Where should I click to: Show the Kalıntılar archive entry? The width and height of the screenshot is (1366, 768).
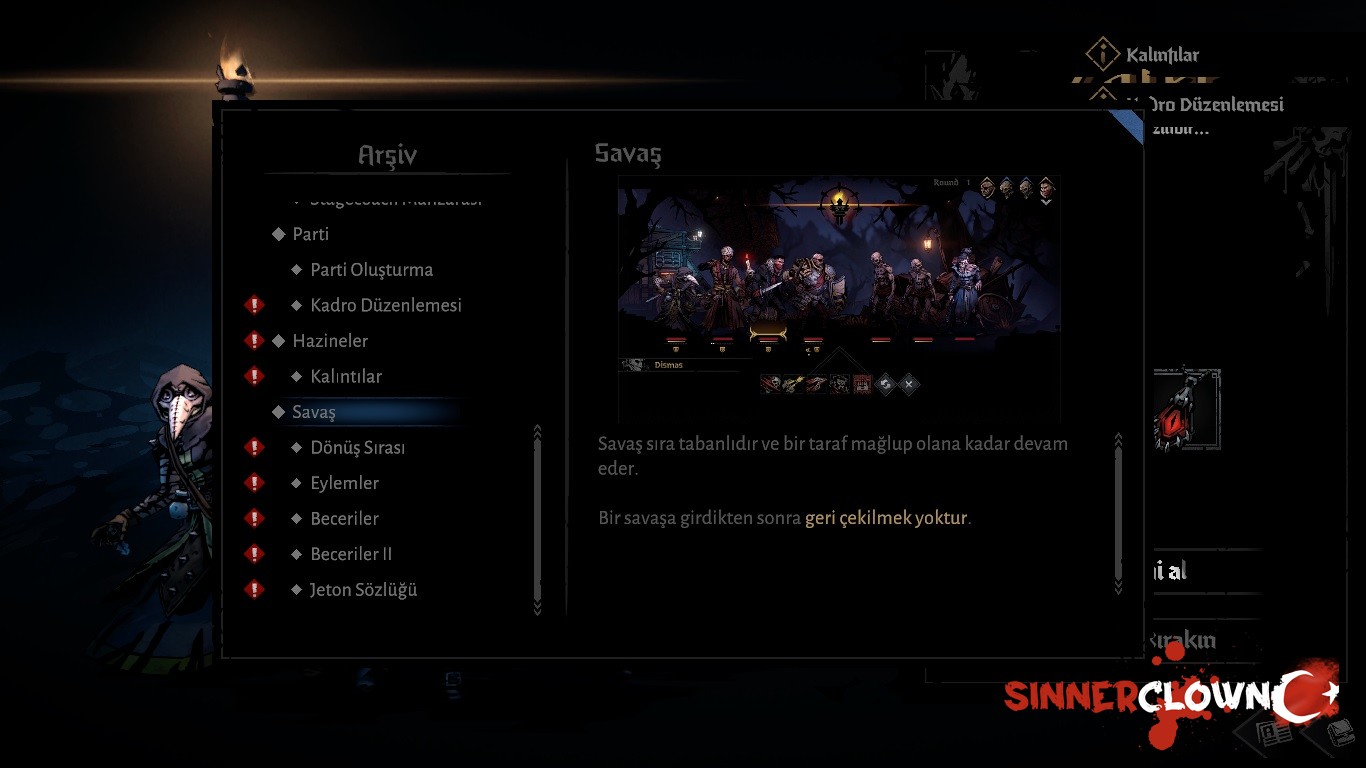[345, 377]
